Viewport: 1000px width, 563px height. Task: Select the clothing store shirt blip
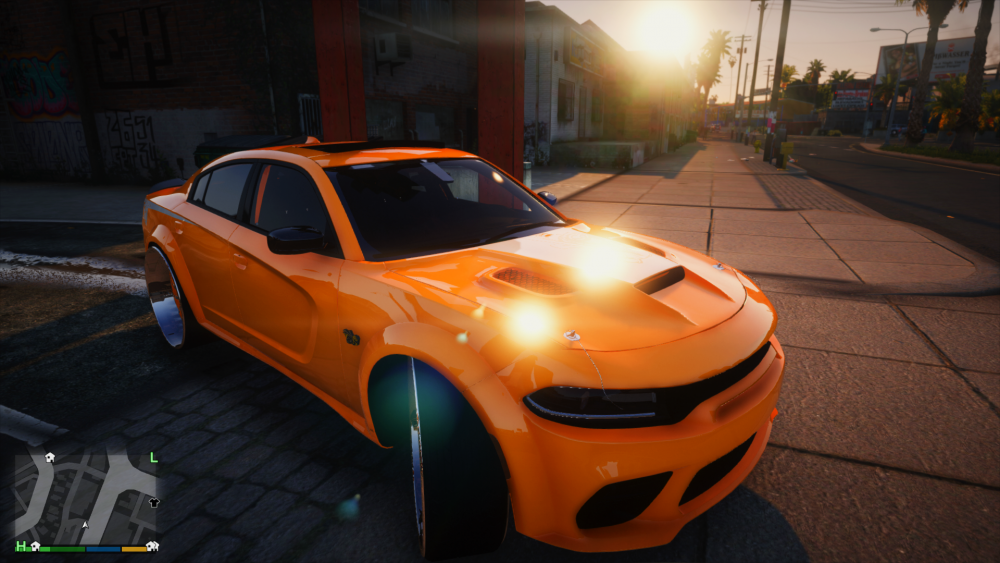154,502
